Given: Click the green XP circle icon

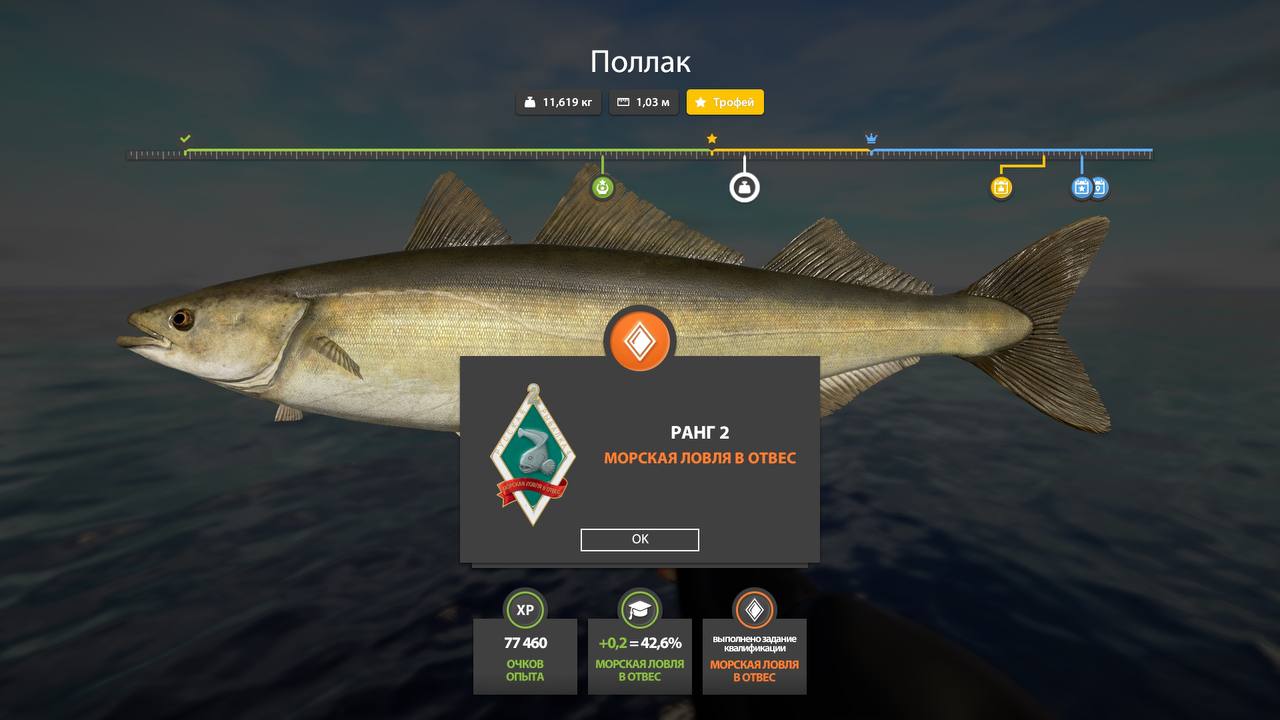Looking at the screenshot, I should point(525,610).
